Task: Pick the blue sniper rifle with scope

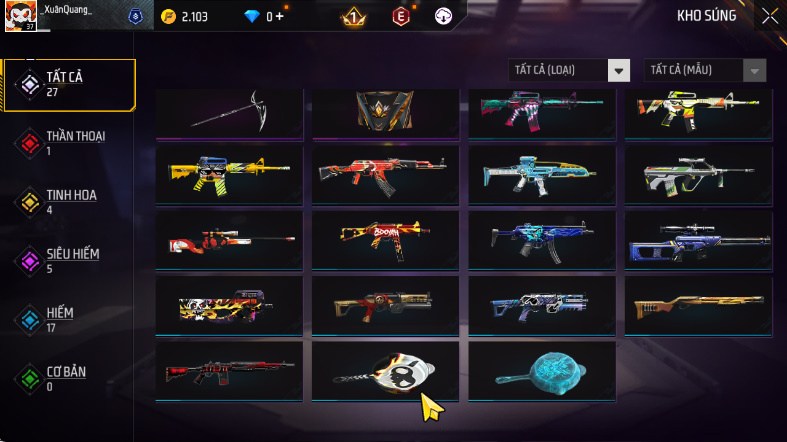Action: (698, 239)
